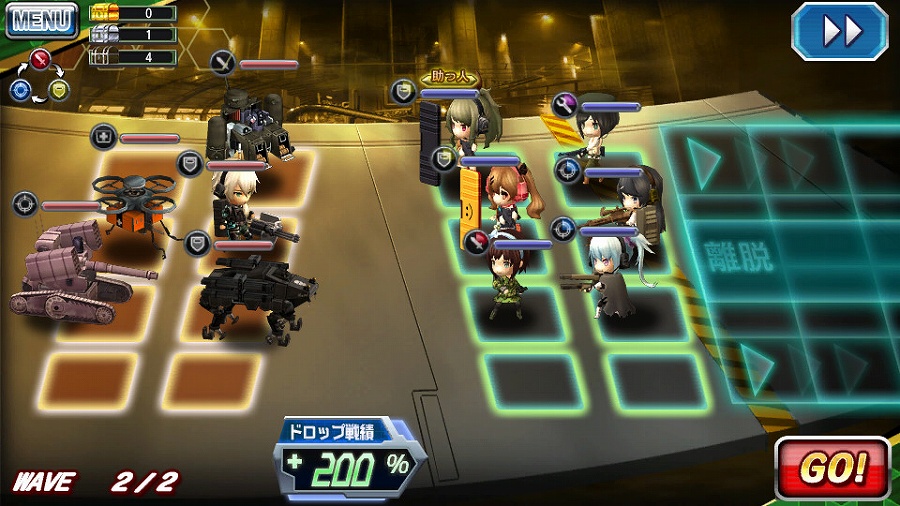Show the weapon type affinity triangle
900x506 pixels.
(x=38, y=76)
